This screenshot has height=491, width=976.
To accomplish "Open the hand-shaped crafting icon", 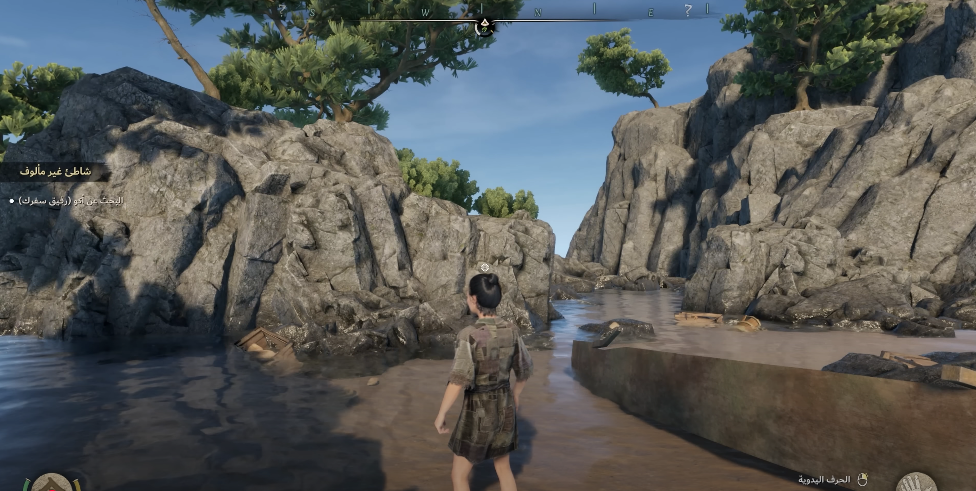I will (x=915, y=483).
